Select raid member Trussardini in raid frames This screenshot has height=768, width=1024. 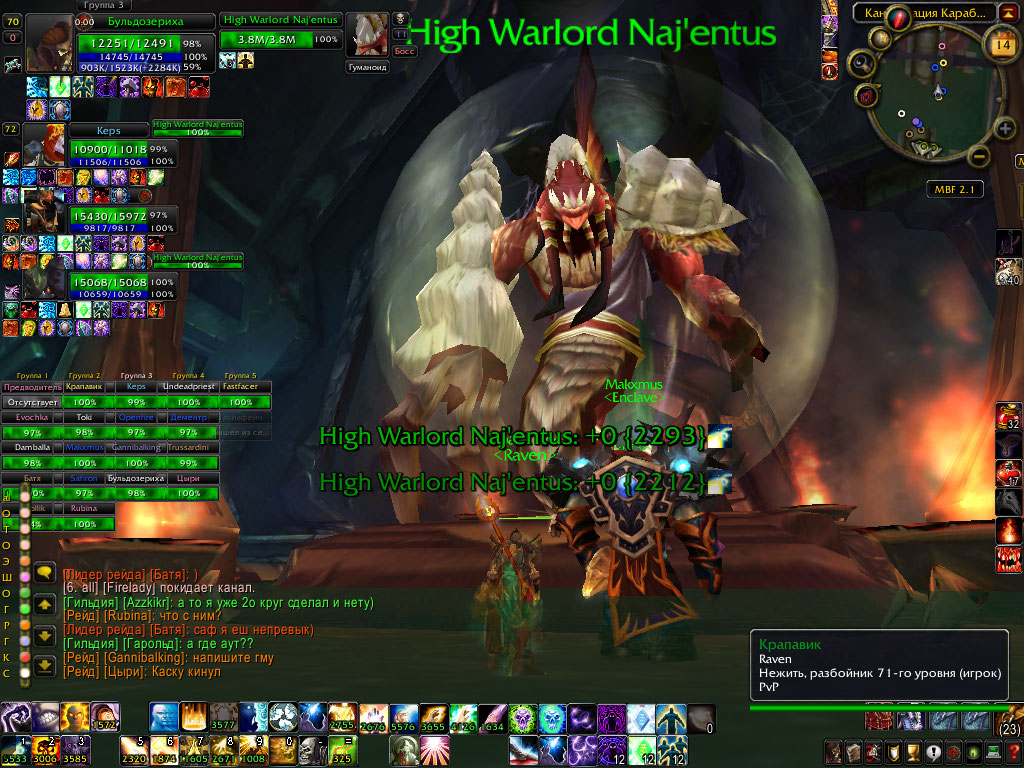click(193, 448)
